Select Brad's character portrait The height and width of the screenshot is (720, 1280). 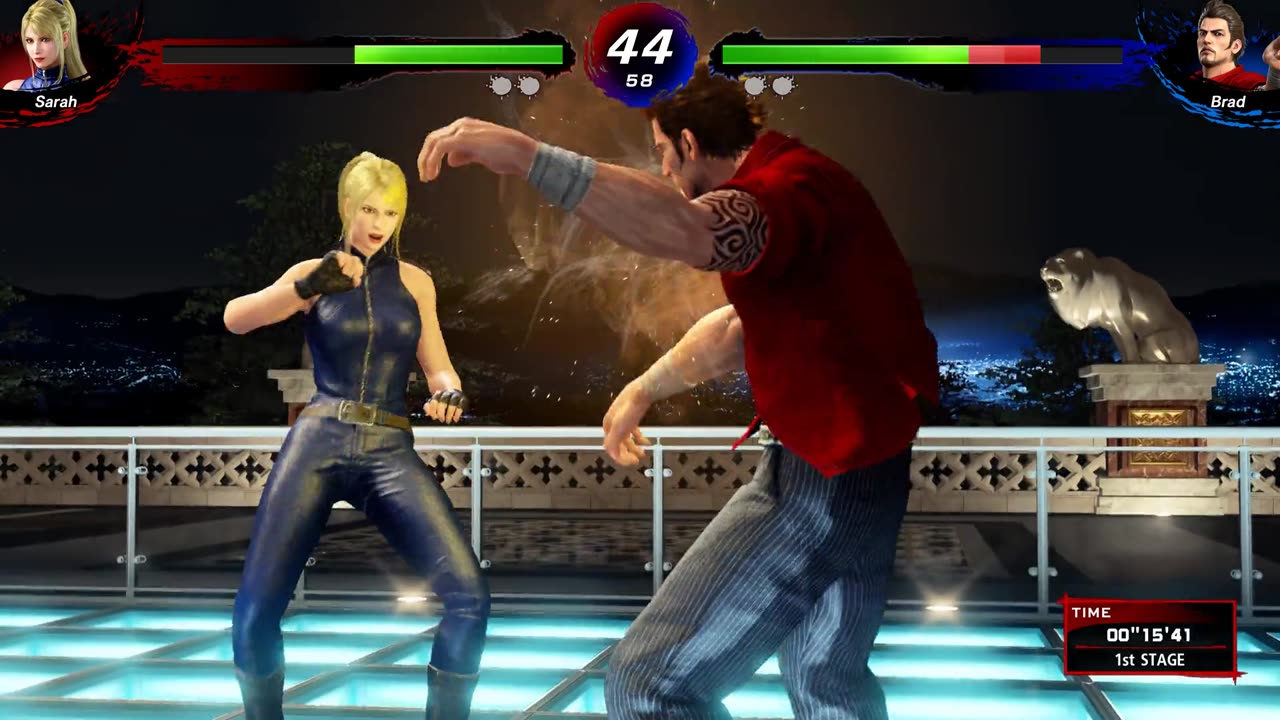(x=1226, y=47)
